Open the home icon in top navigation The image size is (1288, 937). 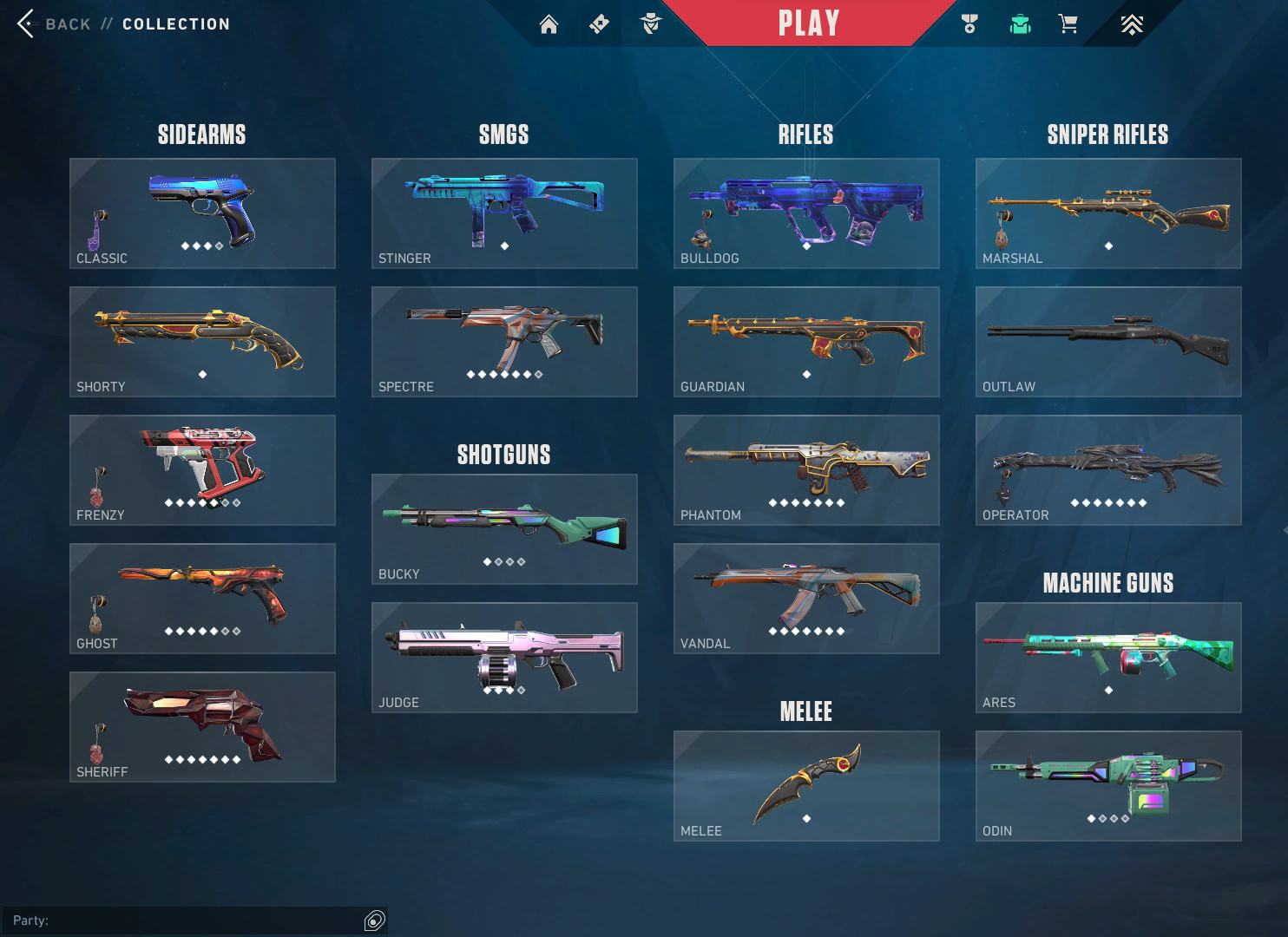[x=549, y=24]
